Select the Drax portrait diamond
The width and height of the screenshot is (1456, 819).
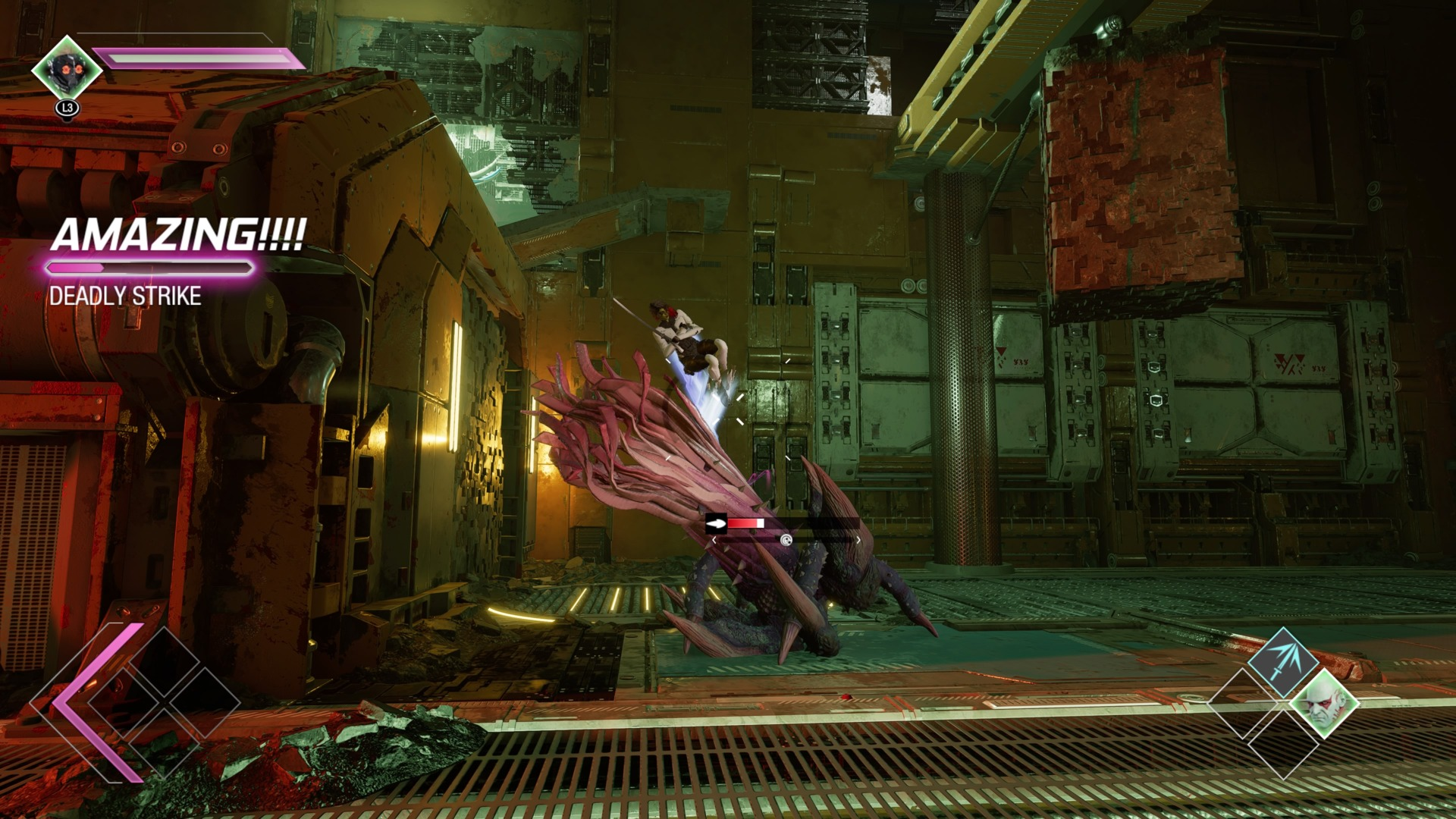[1324, 704]
